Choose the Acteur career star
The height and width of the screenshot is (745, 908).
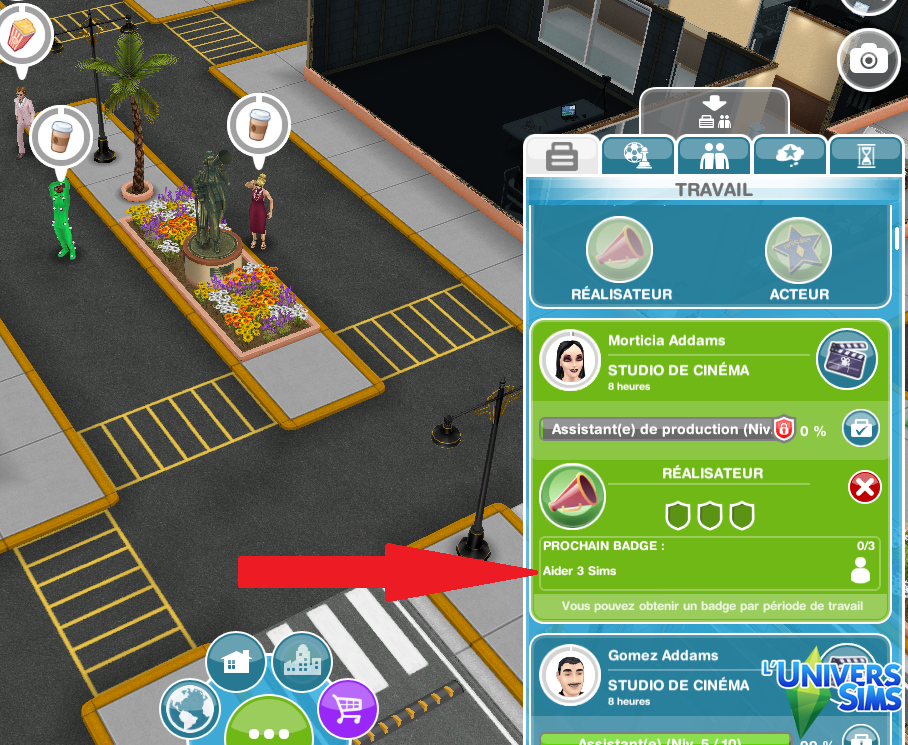click(x=798, y=250)
